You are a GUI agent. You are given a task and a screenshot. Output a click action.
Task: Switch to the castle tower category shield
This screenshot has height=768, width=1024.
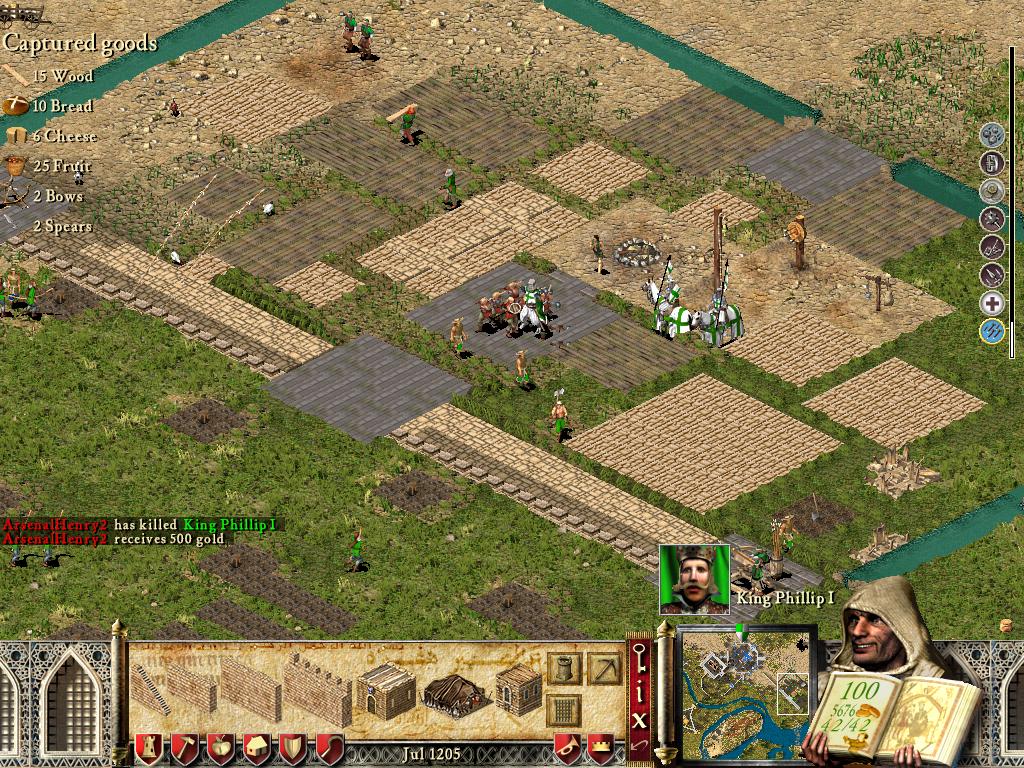click(147, 747)
